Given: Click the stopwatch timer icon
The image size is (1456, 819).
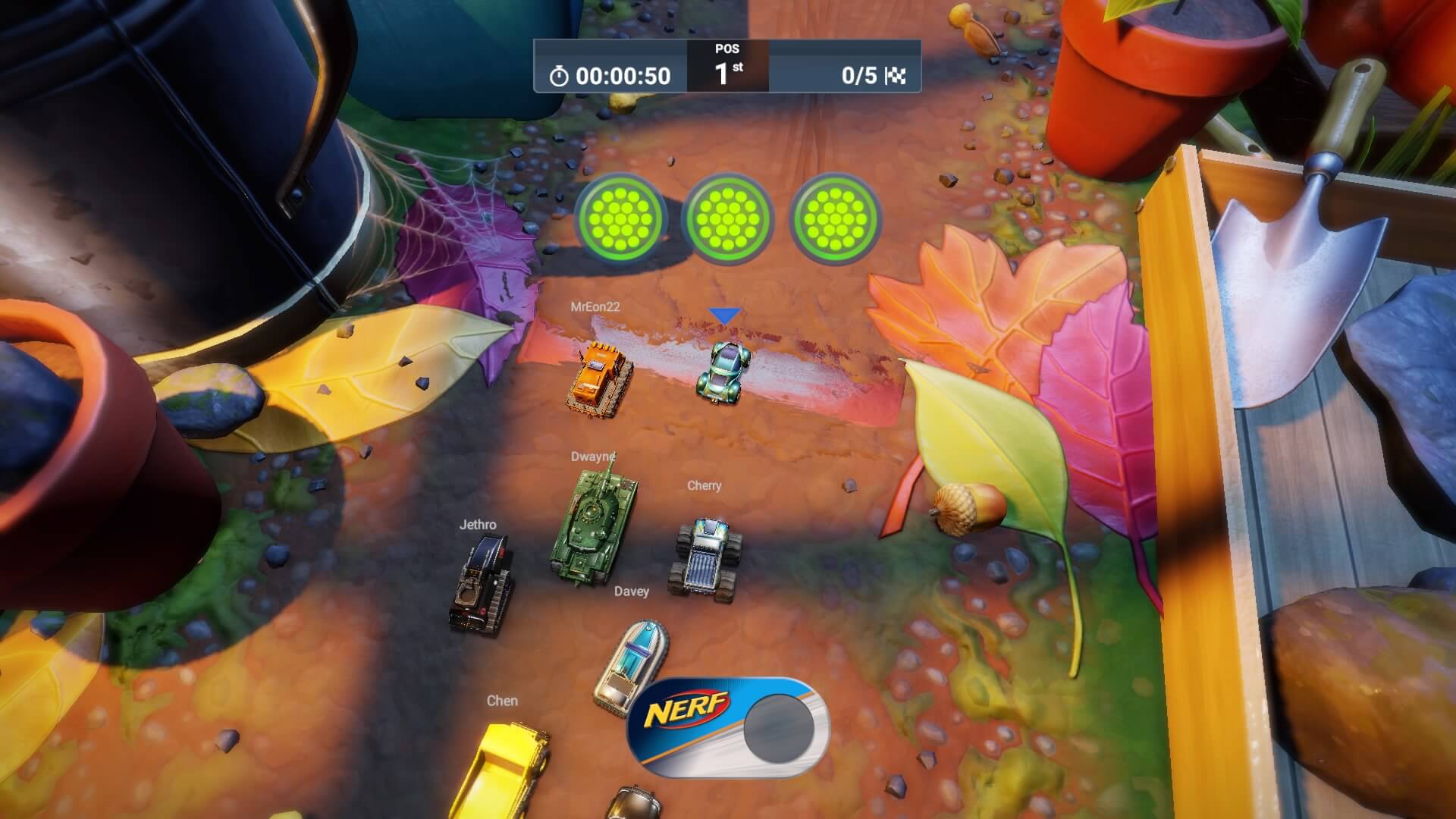Looking at the screenshot, I should point(559,75).
